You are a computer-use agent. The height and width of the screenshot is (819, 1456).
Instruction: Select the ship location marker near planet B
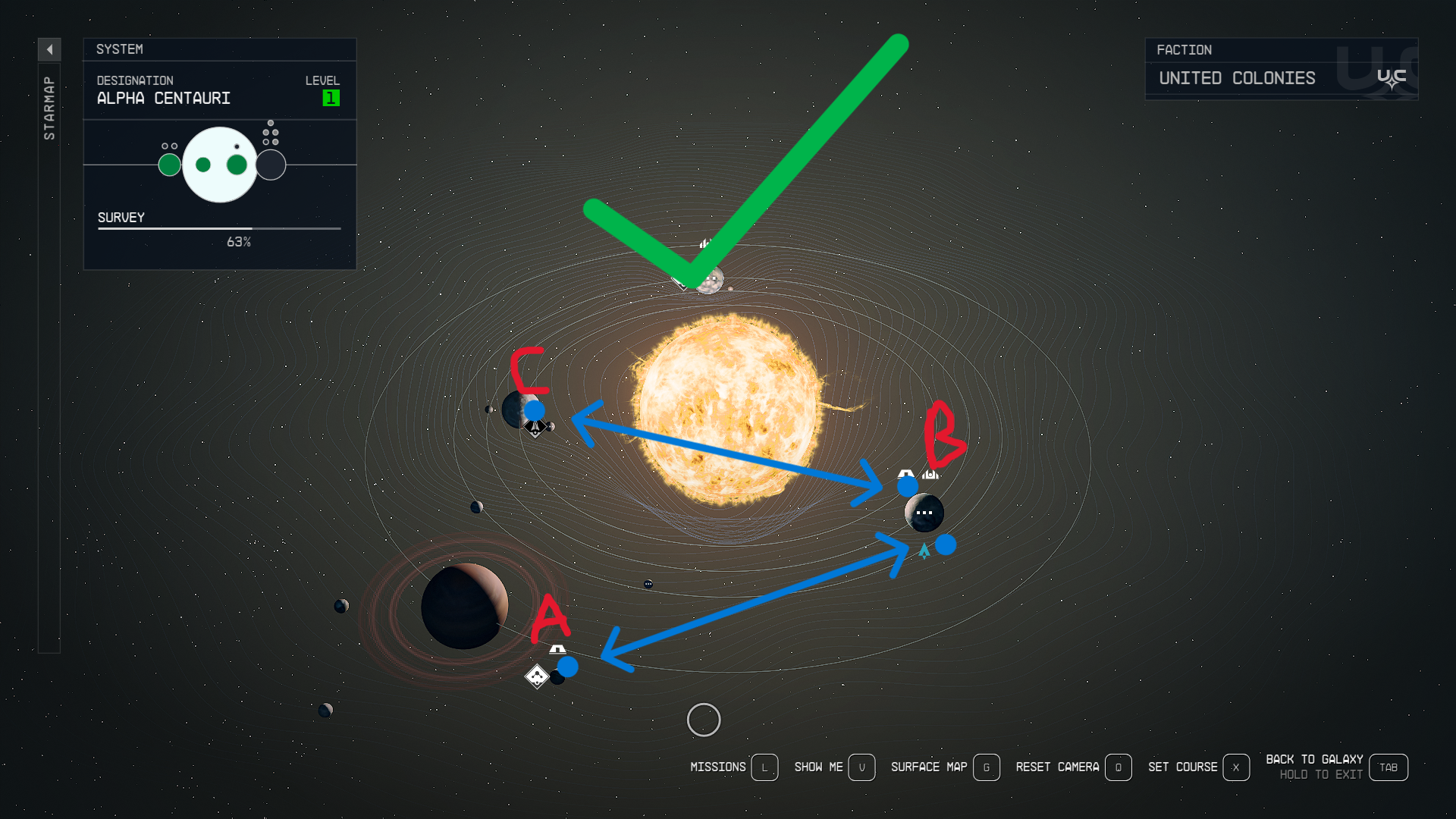(924, 551)
